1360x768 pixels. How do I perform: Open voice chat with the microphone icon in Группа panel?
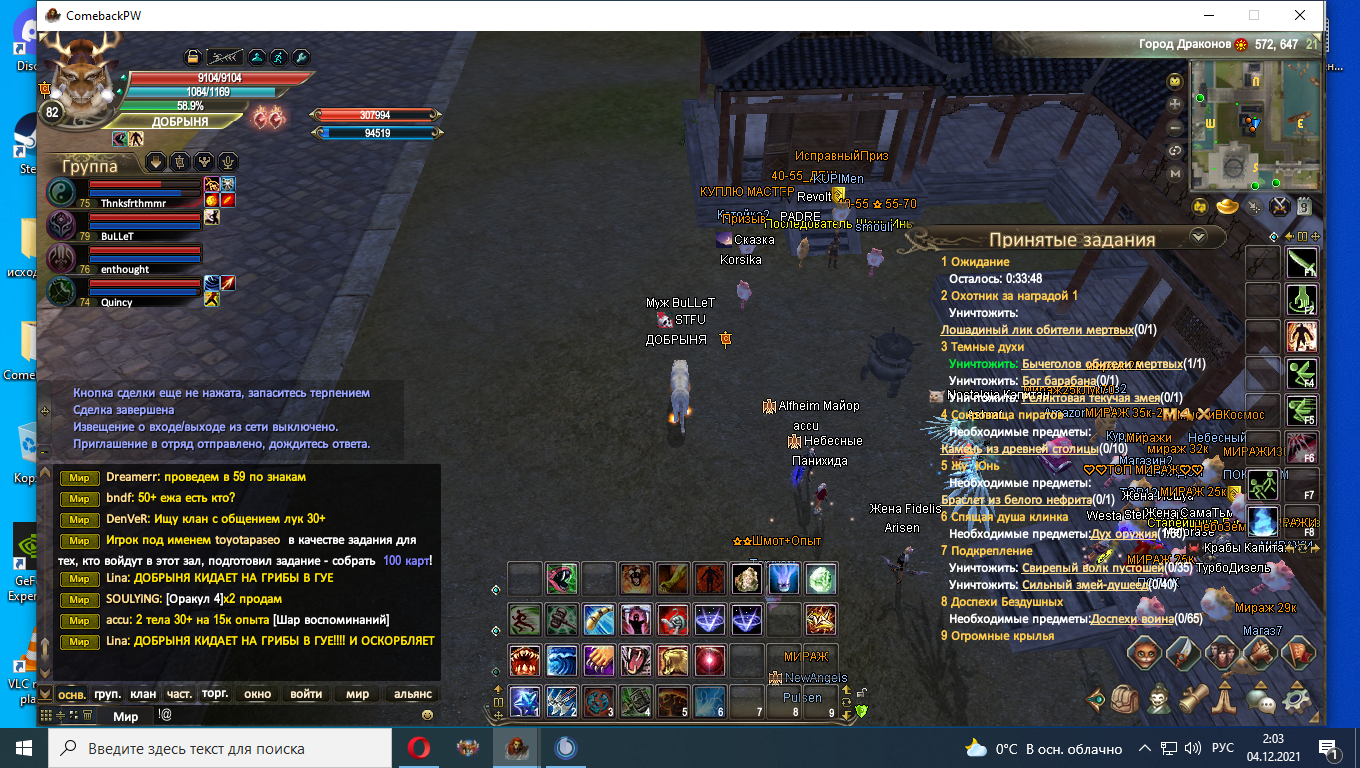[227, 162]
